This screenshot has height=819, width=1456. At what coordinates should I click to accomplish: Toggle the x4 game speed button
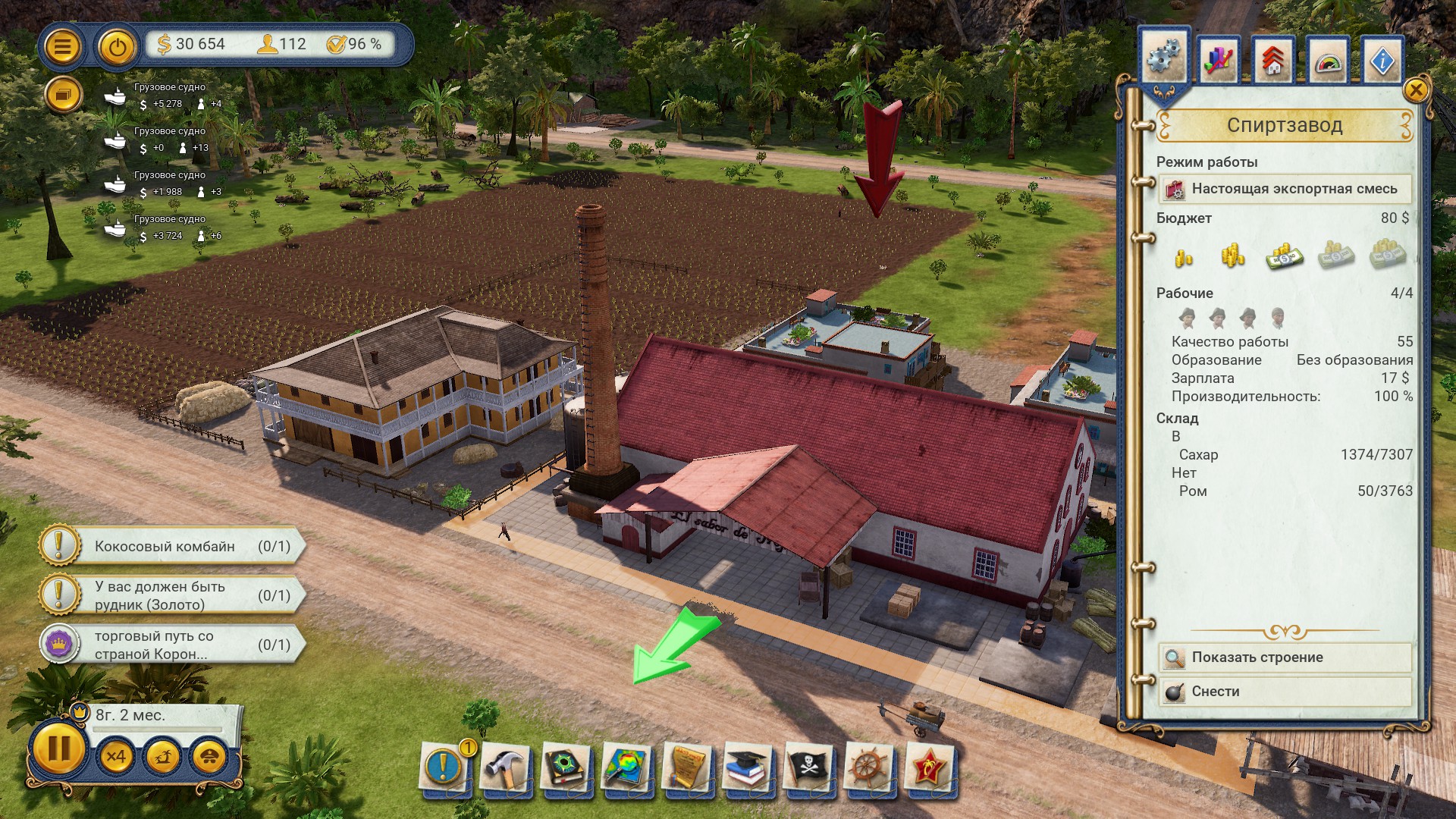pos(116,757)
